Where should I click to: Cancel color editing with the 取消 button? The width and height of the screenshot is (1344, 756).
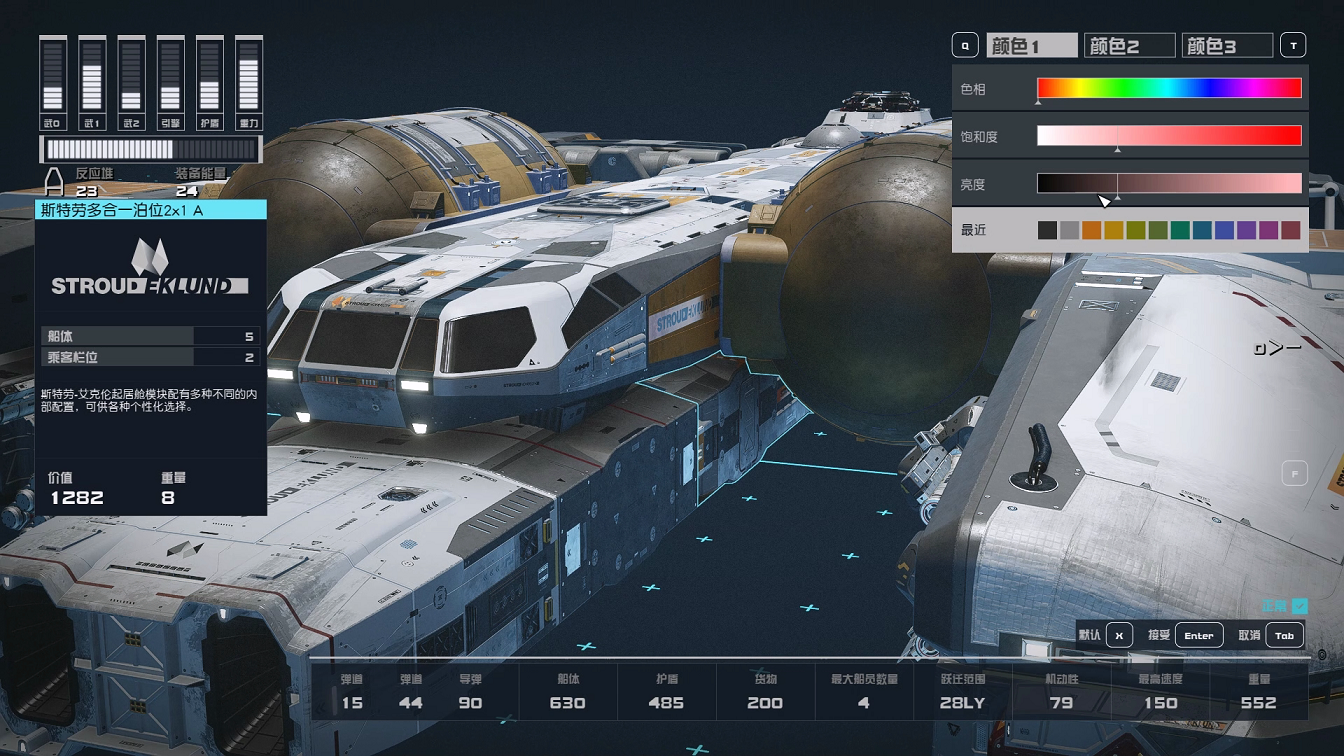click(x=1284, y=635)
